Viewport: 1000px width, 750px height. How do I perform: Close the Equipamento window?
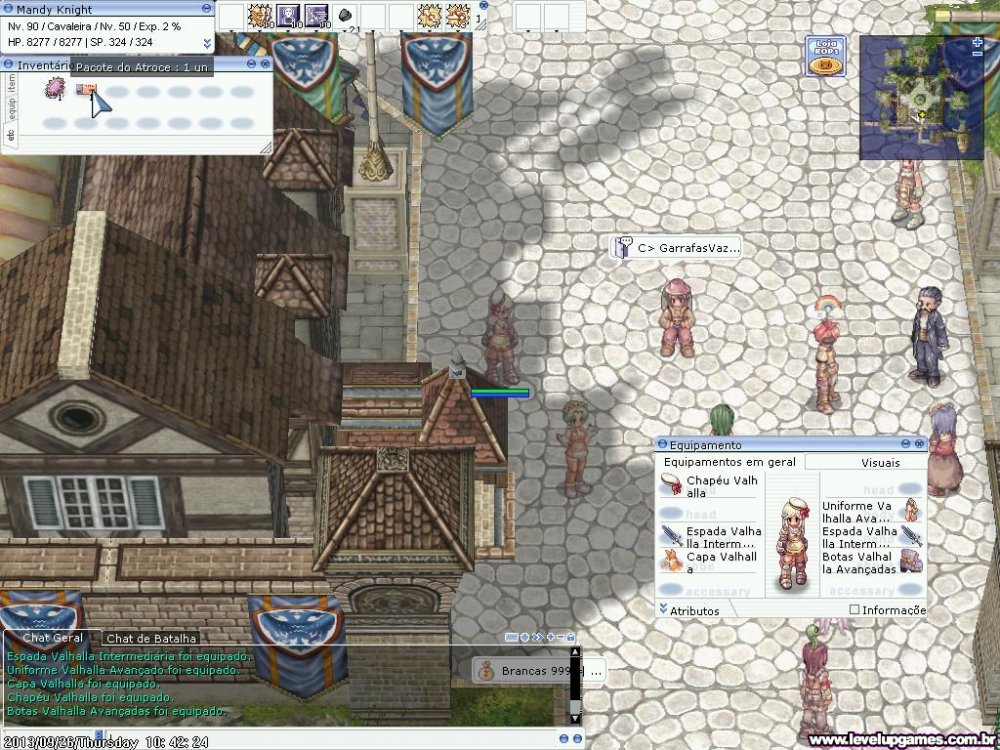(x=918, y=444)
